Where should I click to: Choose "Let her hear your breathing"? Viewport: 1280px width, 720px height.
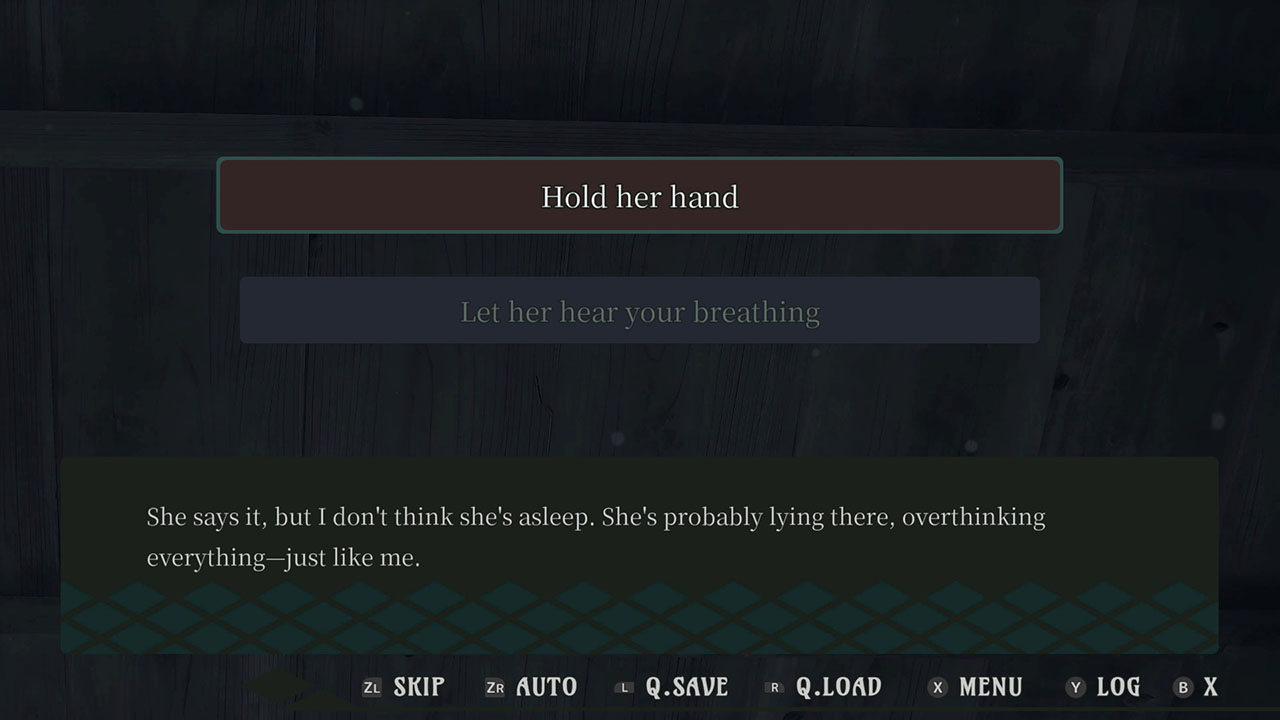[x=640, y=311]
